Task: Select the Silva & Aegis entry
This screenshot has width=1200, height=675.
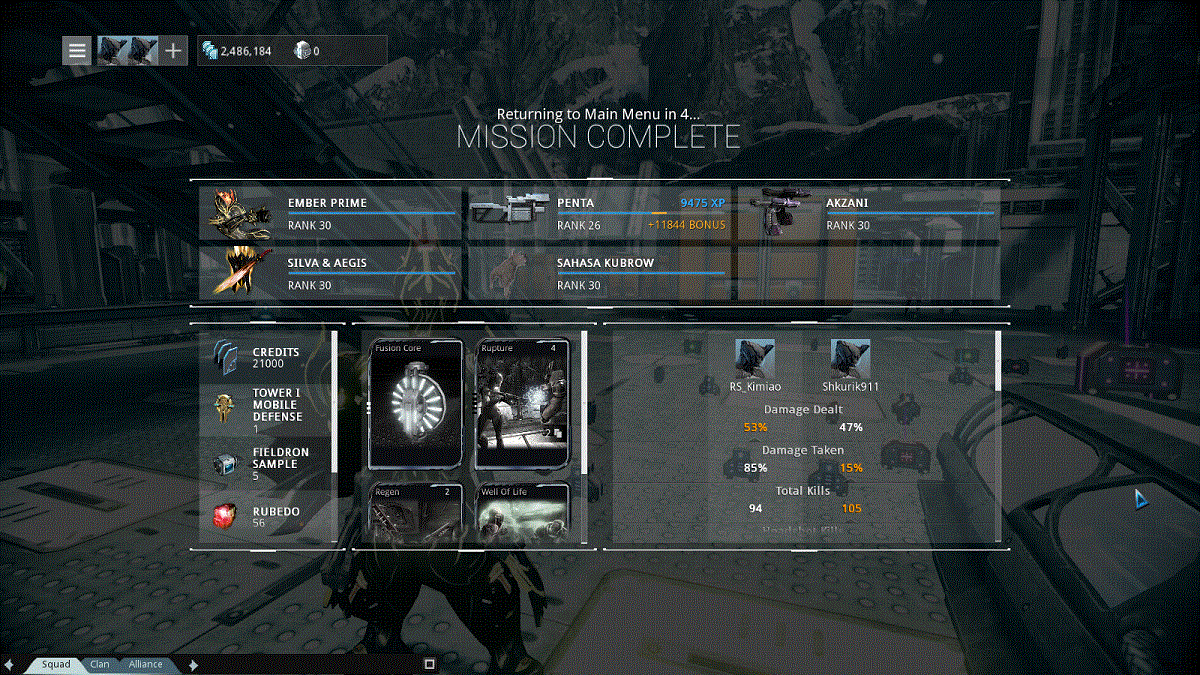Action: (330, 273)
